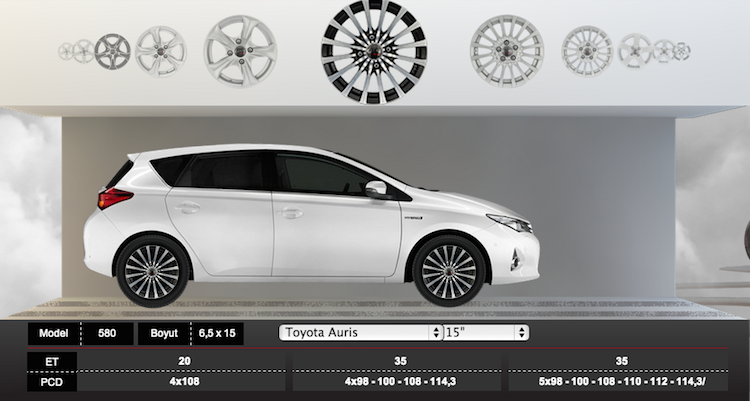The width and height of the screenshot is (750, 401).
Task: Pick the silver wheel left of the centre wheel
Action: point(240,50)
